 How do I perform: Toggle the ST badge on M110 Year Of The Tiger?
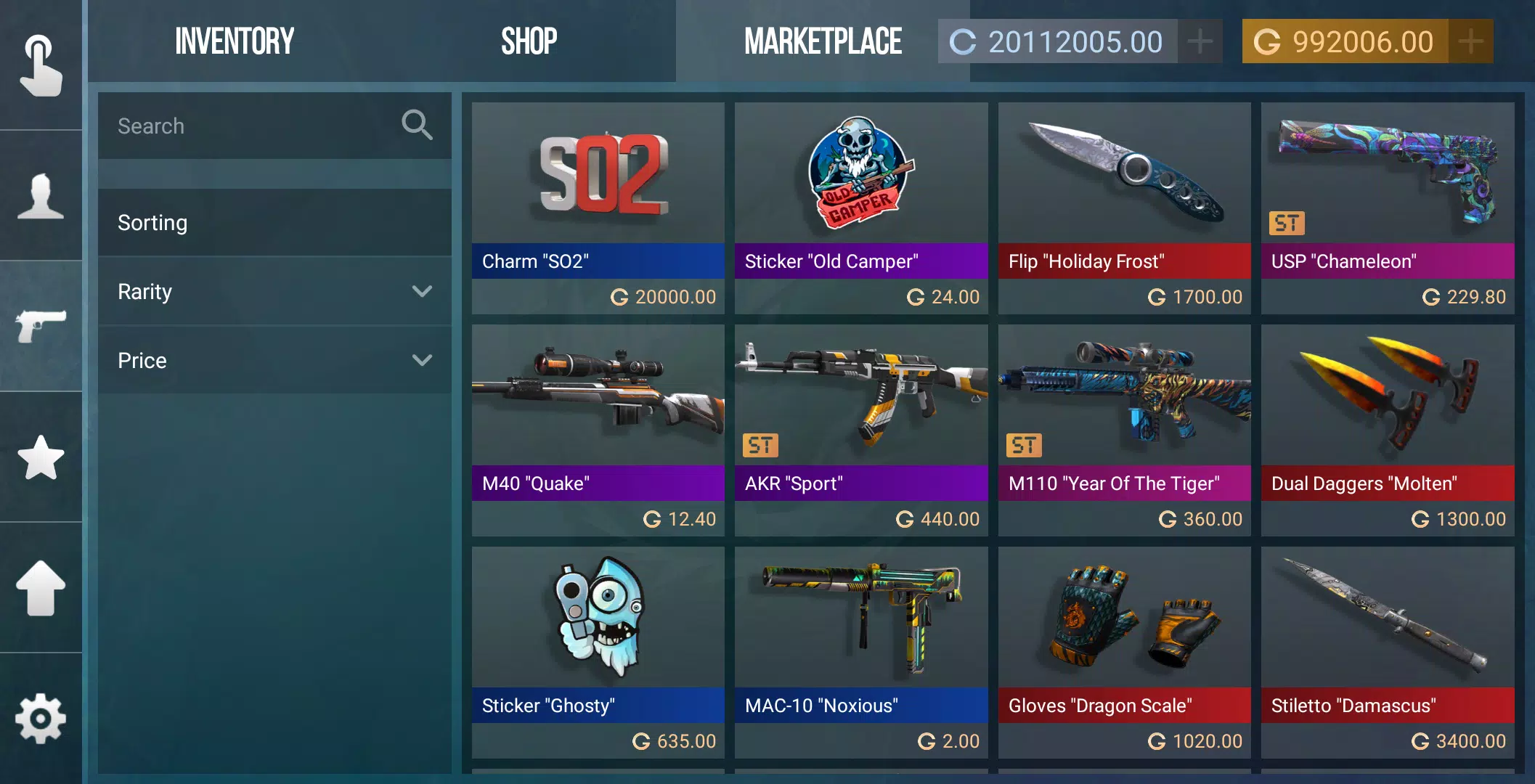tap(1024, 446)
